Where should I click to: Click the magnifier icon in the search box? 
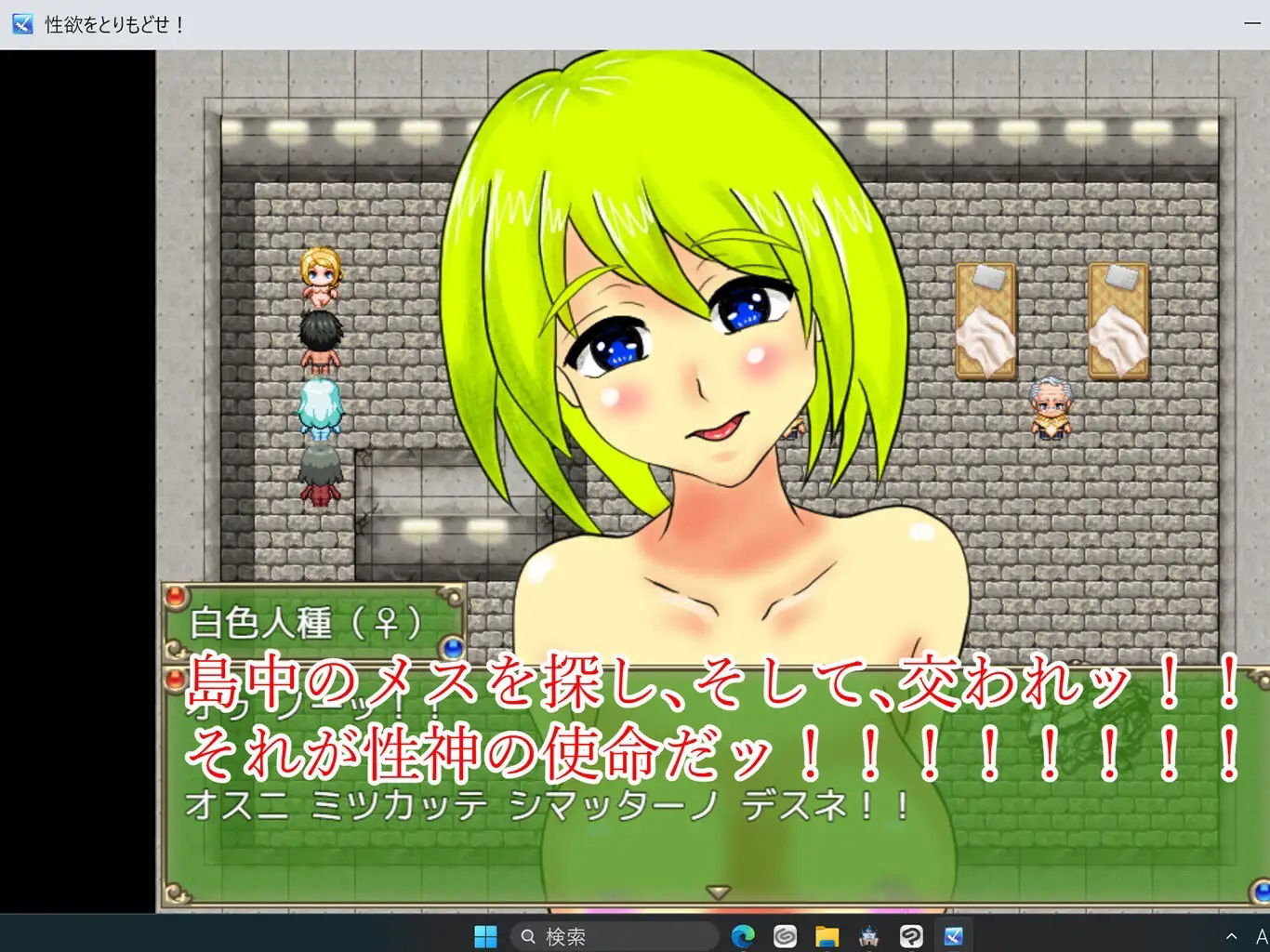[527, 937]
